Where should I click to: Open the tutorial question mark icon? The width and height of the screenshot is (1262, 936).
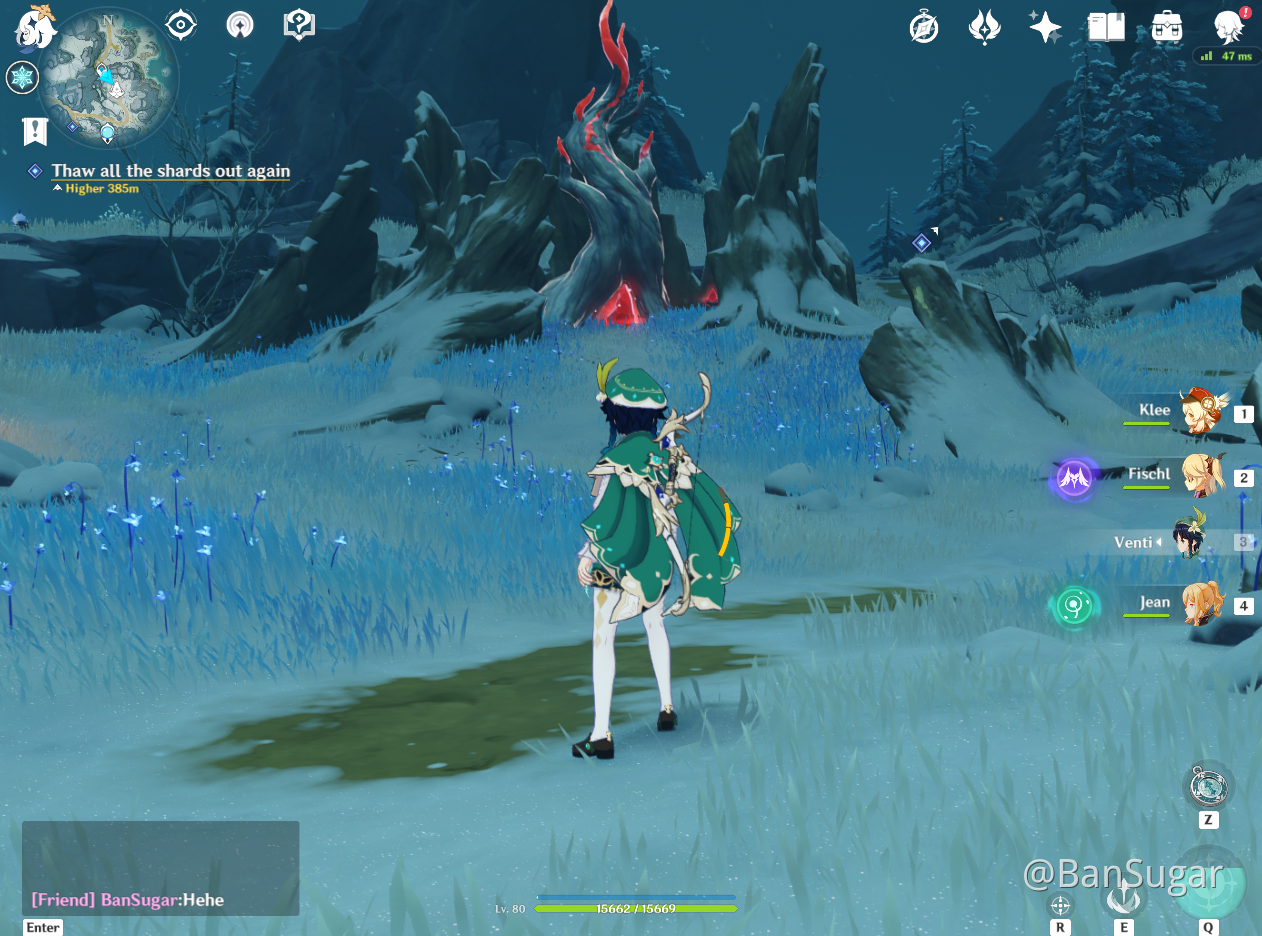299,25
